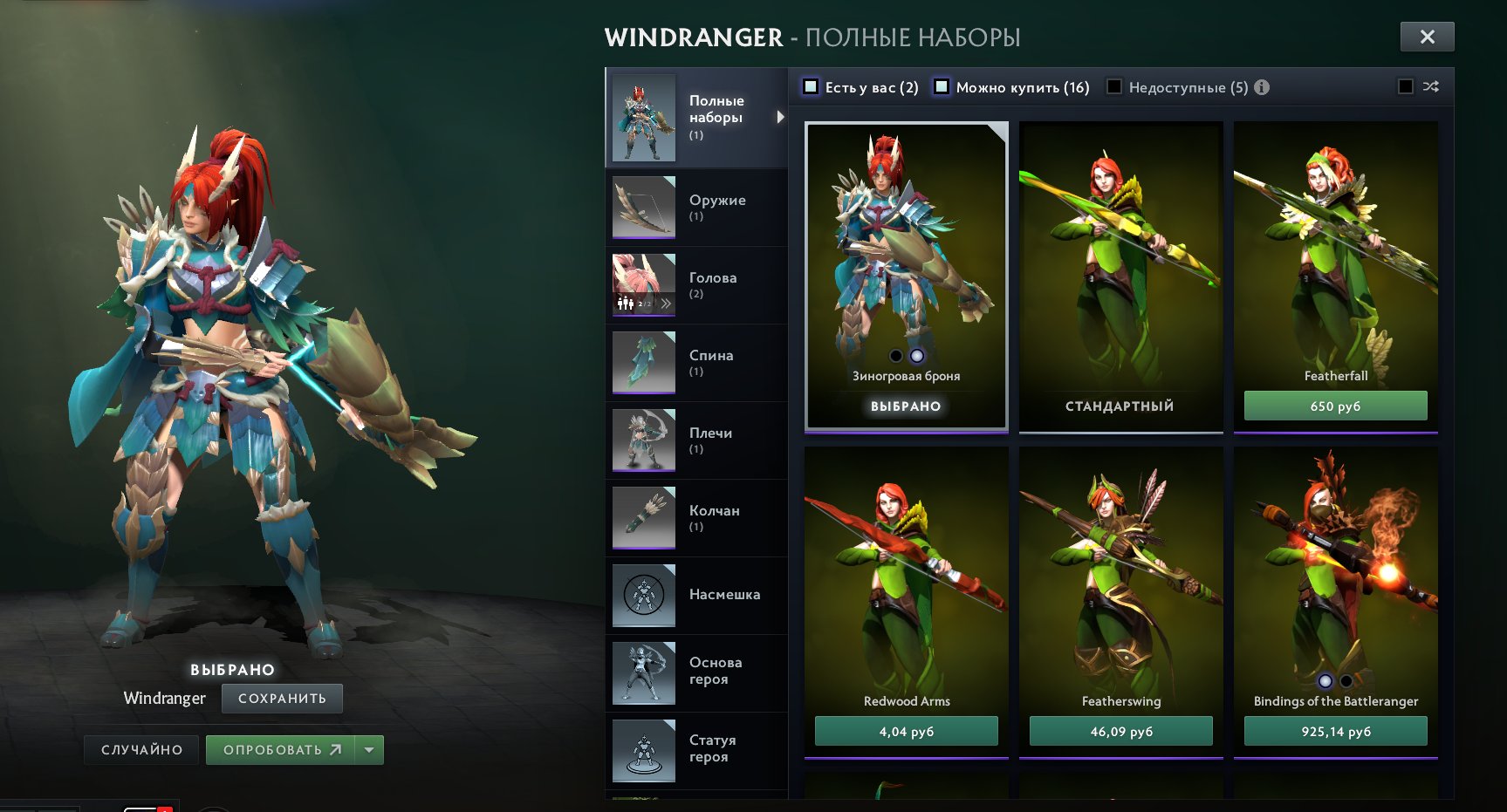This screenshot has width=1507, height=812.
Task: Select the Насмешка category icon
Action: (x=643, y=596)
